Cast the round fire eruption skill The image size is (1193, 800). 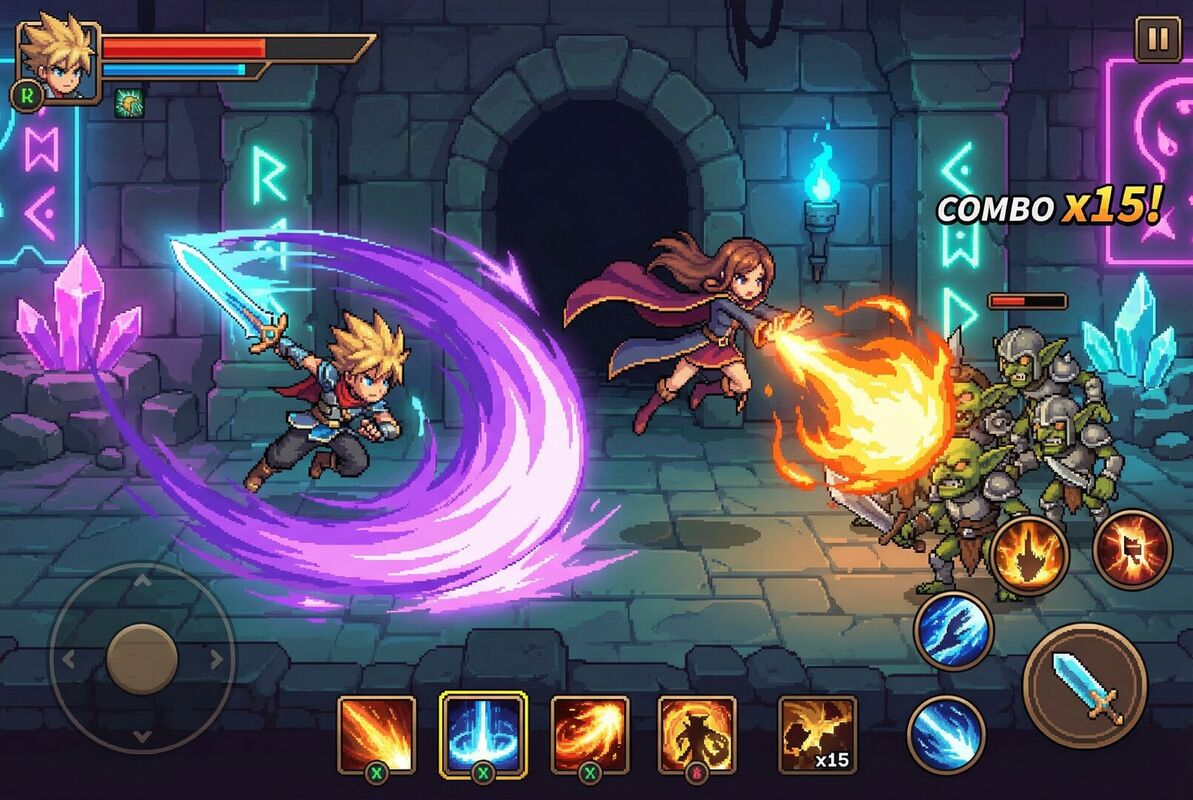click(x=1029, y=556)
